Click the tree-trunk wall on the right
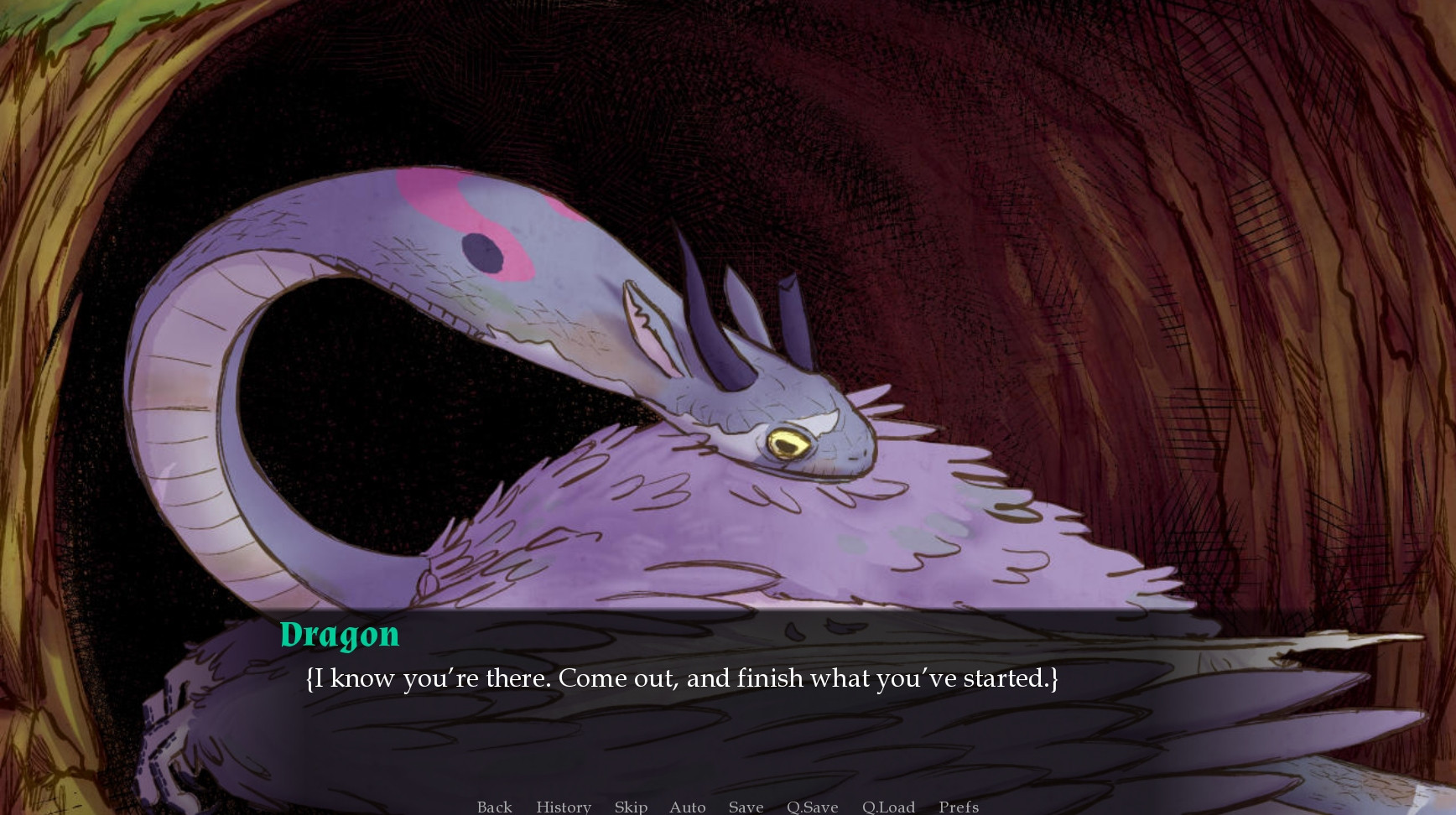This screenshot has width=1456, height=815. coord(1300,335)
